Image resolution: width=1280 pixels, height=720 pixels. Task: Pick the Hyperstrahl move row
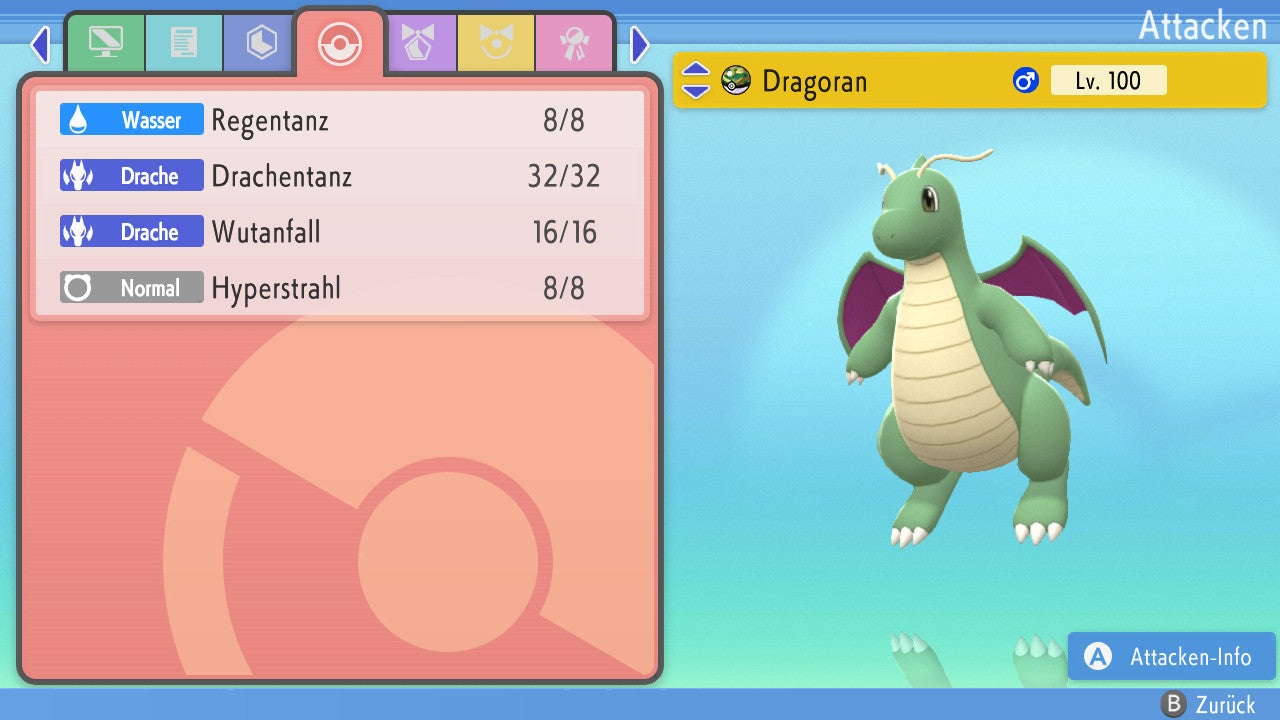point(340,289)
